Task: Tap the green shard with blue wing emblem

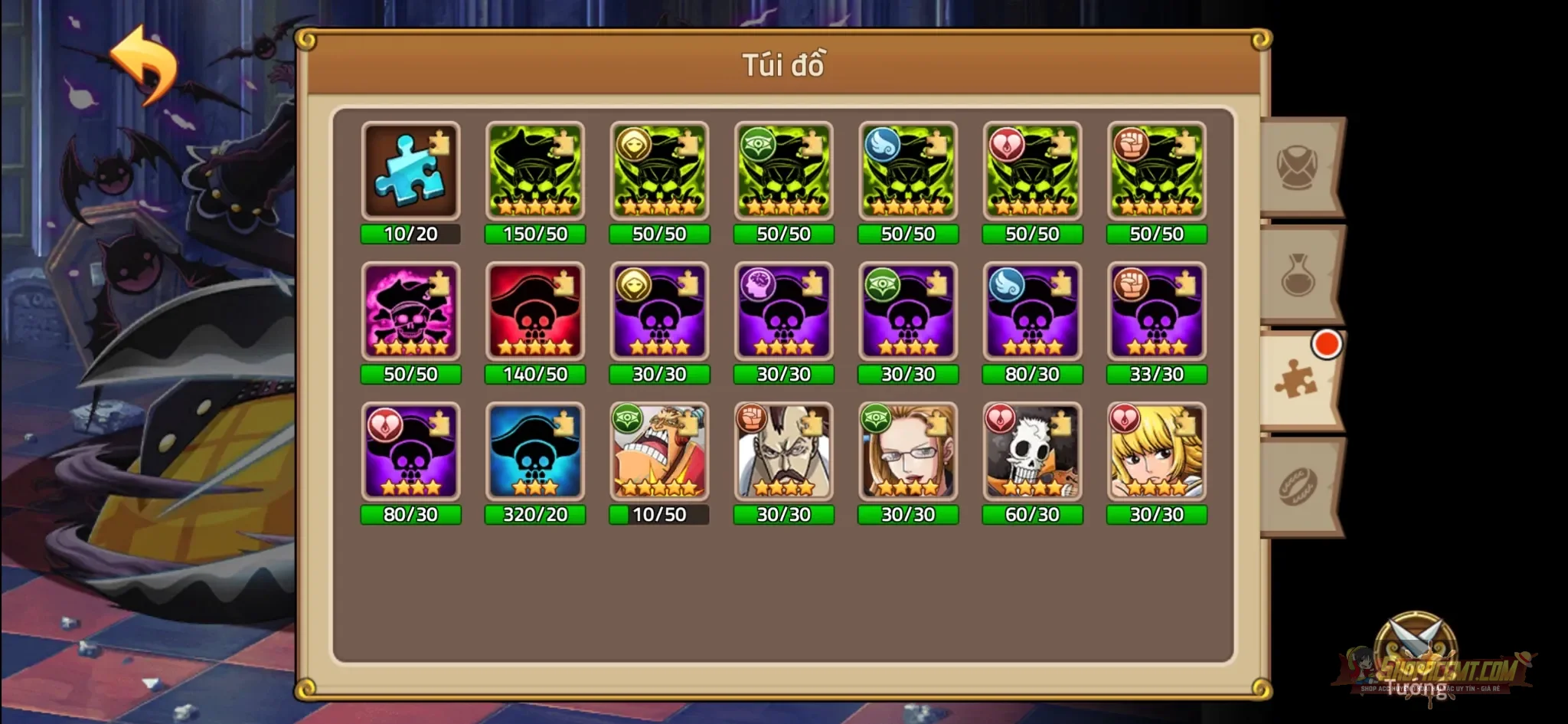Action: coord(908,170)
